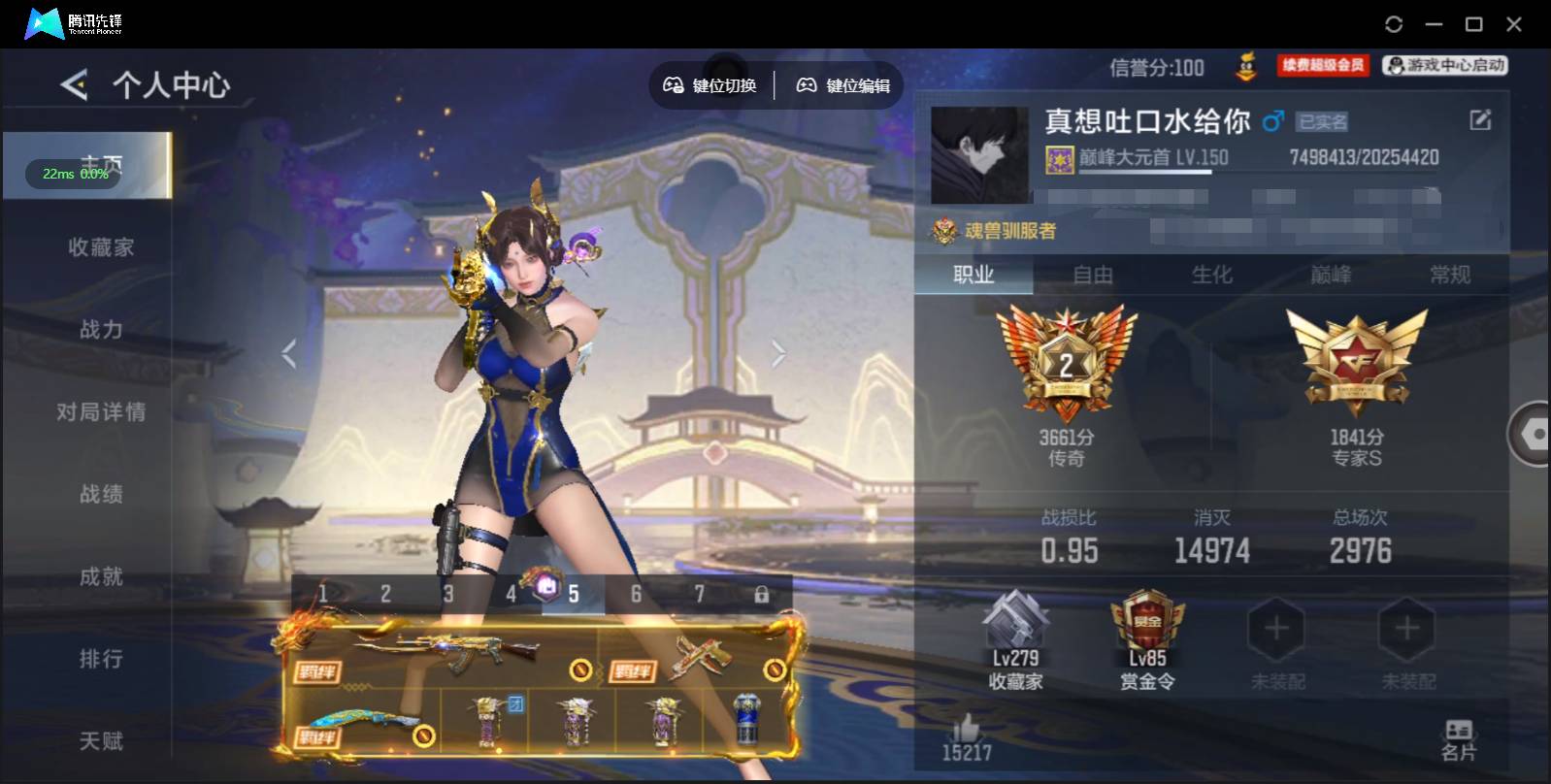
Task: Show next character with right chevron
Action: coord(777,353)
